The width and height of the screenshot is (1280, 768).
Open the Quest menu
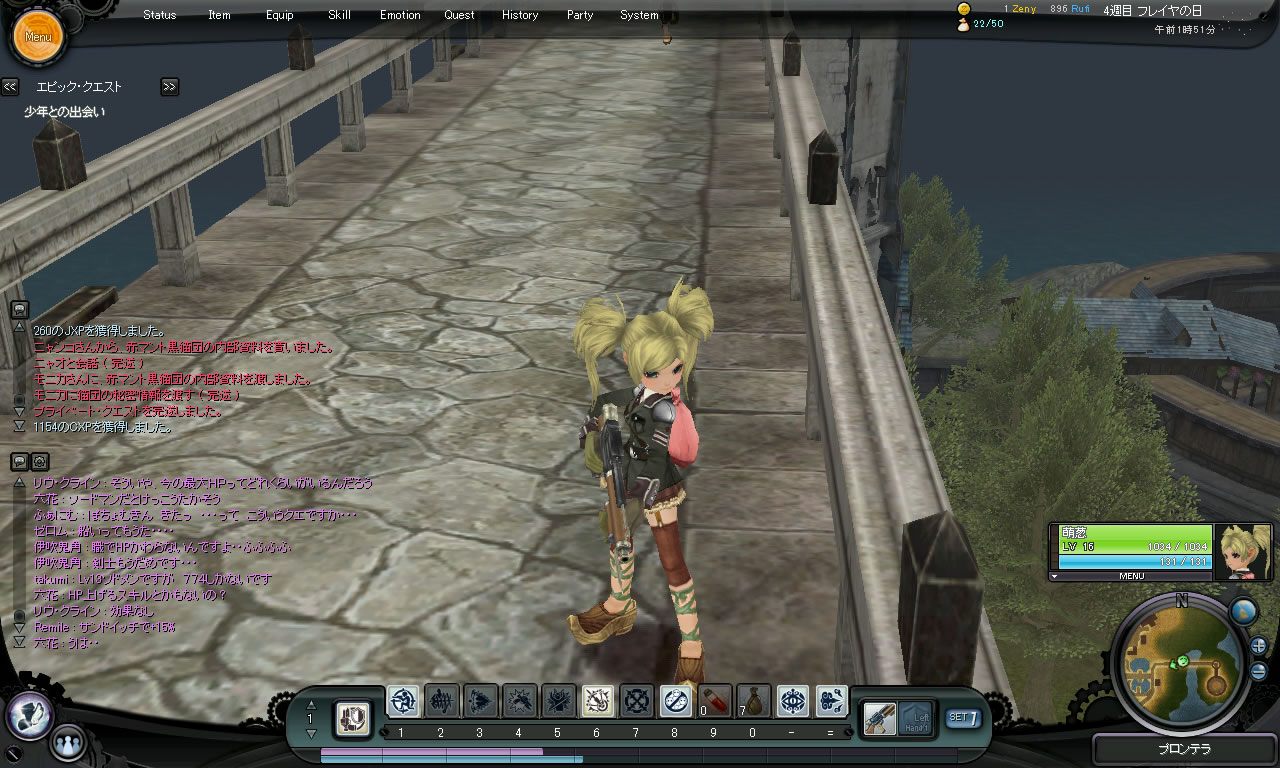click(x=459, y=15)
